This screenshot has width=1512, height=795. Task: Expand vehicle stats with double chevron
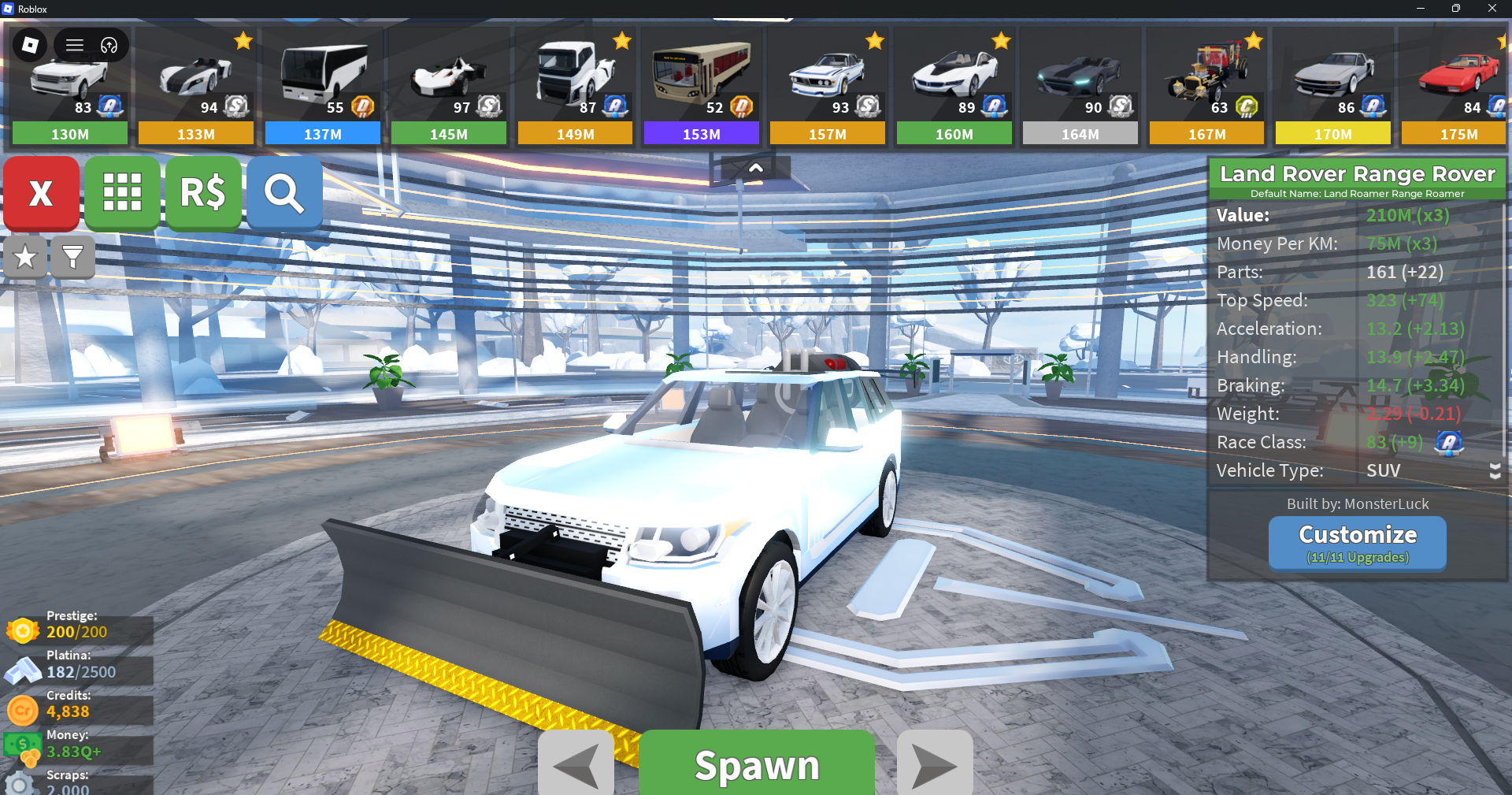pyautogui.click(x=1495, y=471)
